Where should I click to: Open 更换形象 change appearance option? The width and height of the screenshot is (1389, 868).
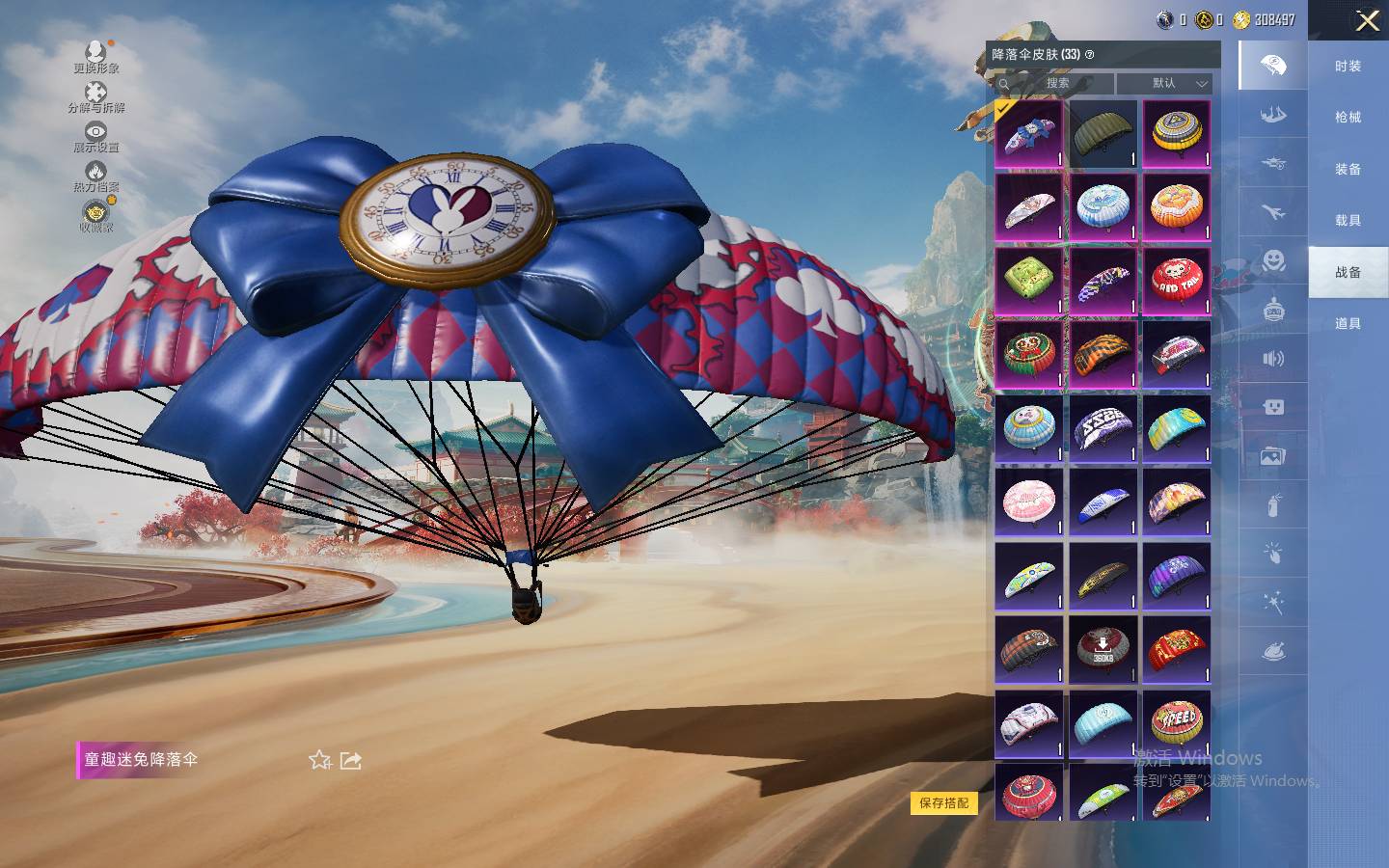coord(95,56)
